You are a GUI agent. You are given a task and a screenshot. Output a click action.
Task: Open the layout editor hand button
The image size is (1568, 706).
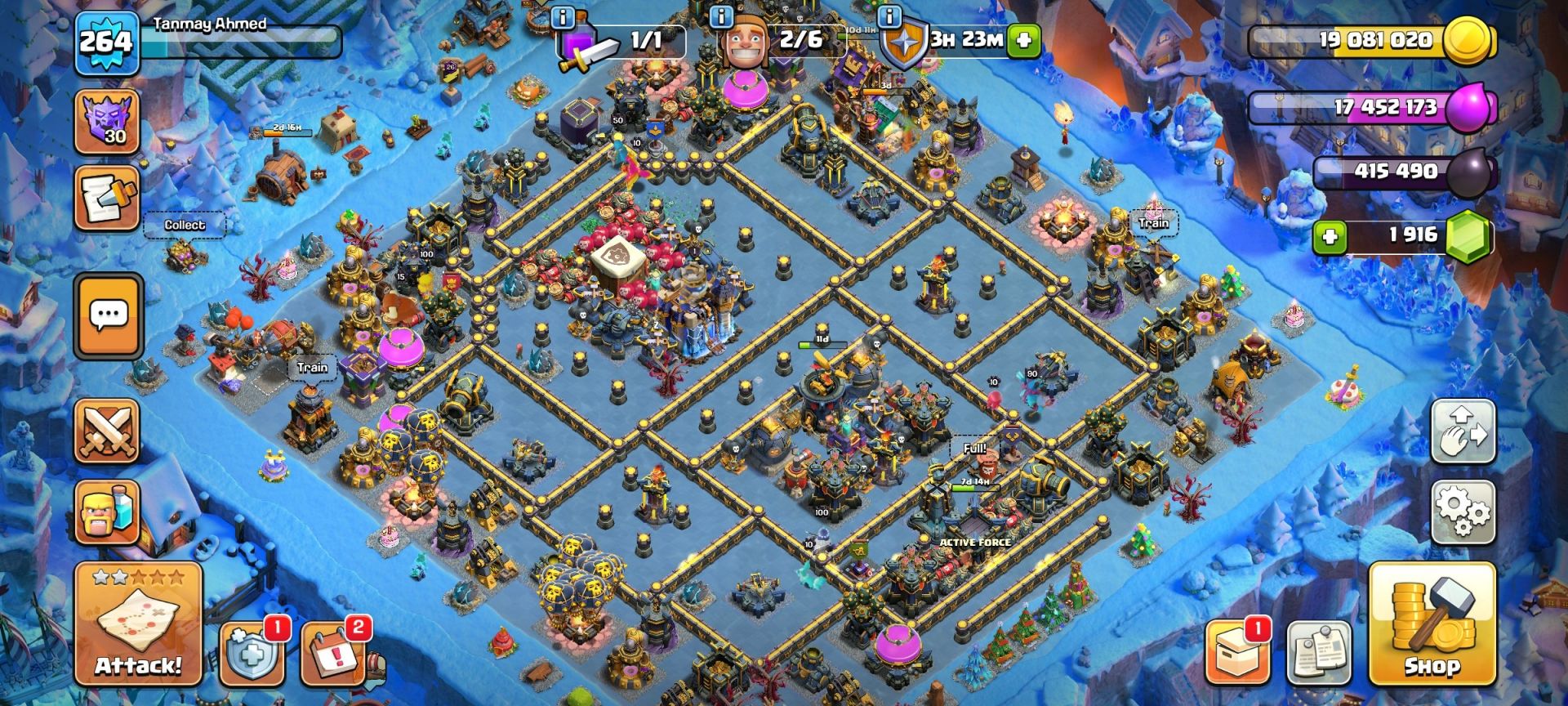tap(1463, 431)
